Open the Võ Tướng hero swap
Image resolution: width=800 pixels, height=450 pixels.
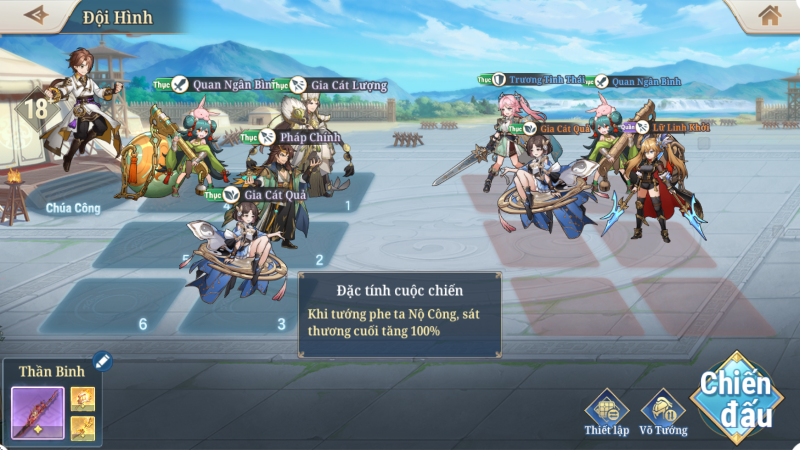[x=663, y=408]
